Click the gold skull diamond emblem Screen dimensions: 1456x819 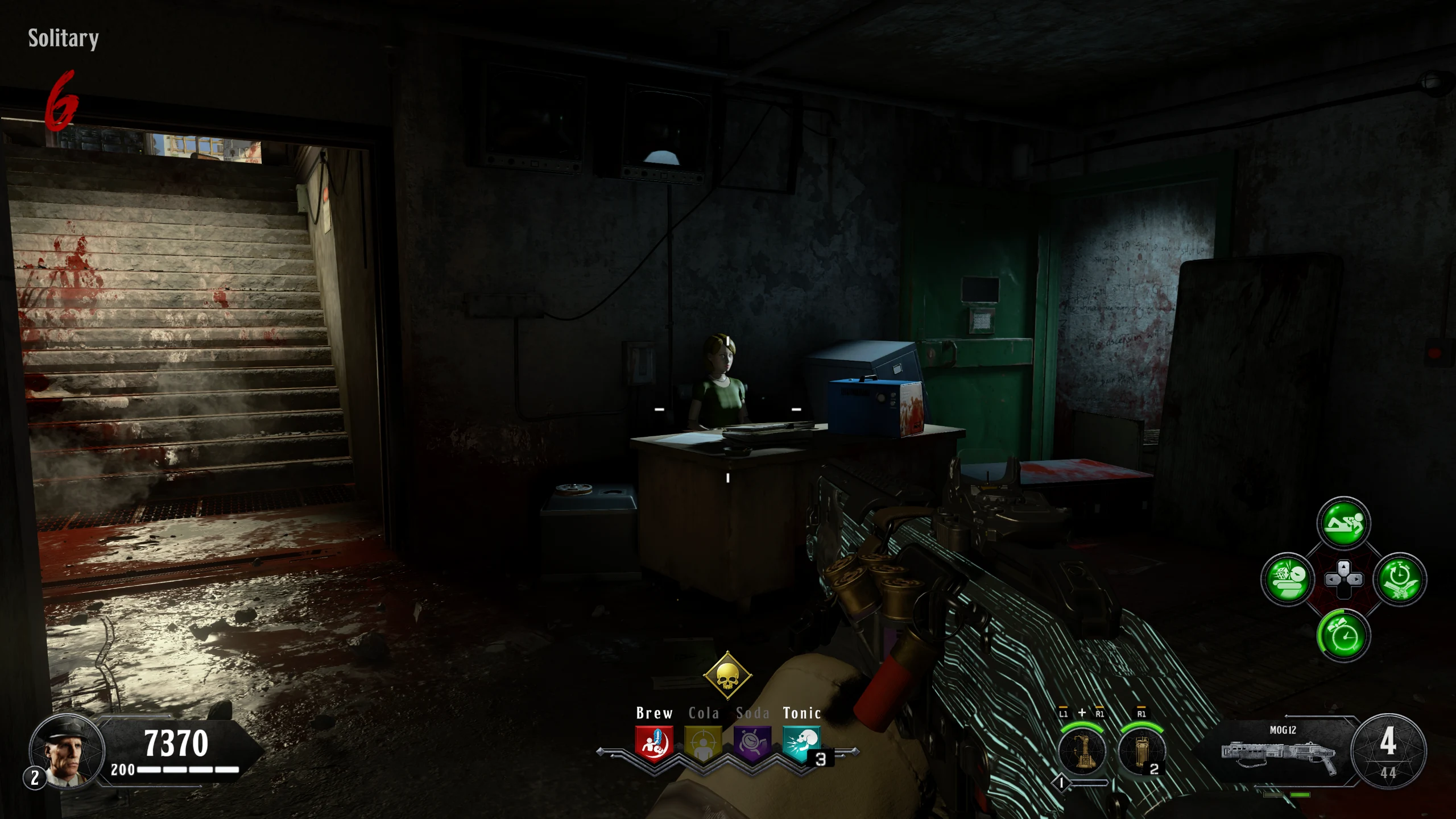[x=727, y=676]
